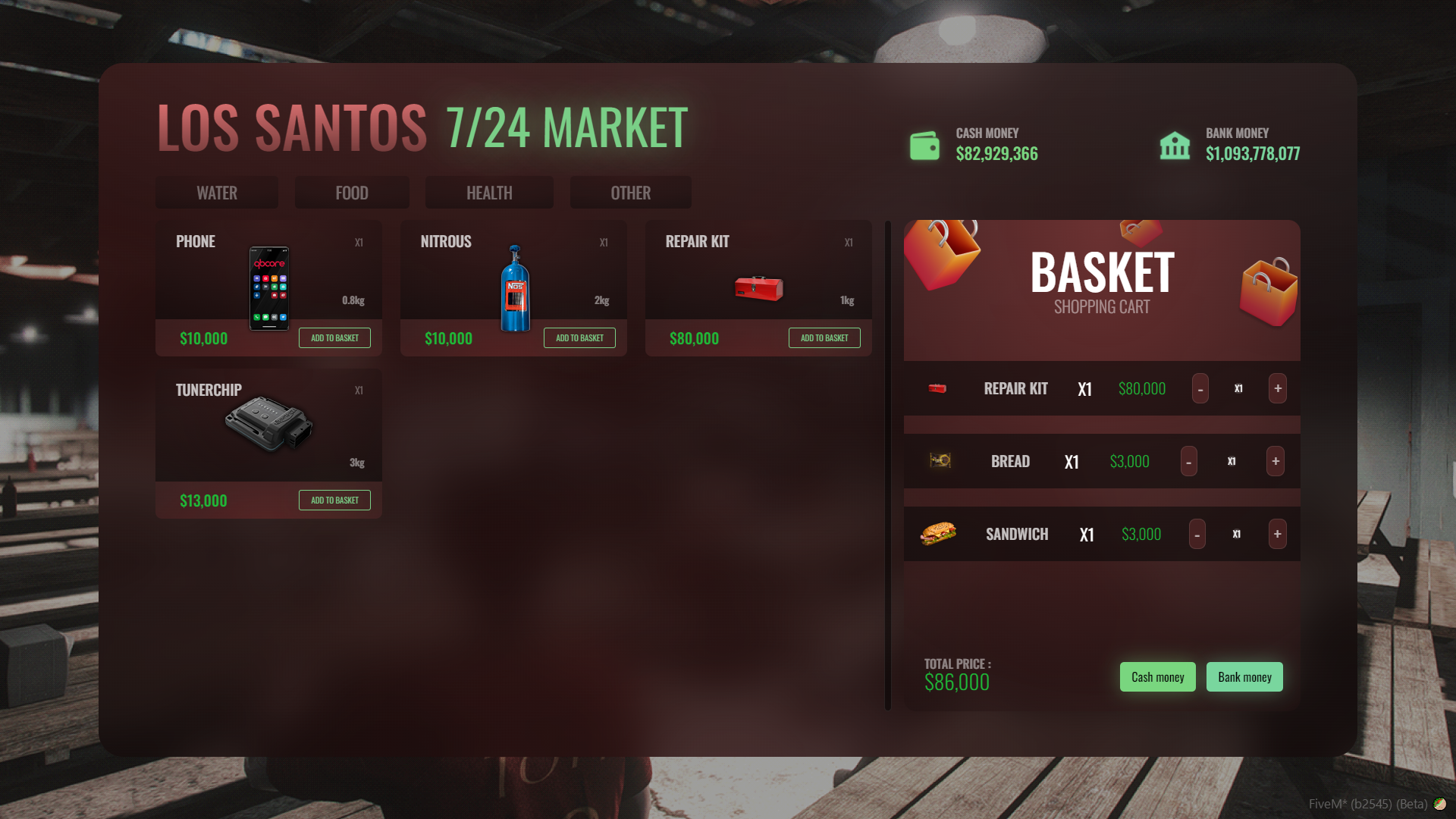Open the Food category tab
1456x819 pixels.
tap(352, 193)
